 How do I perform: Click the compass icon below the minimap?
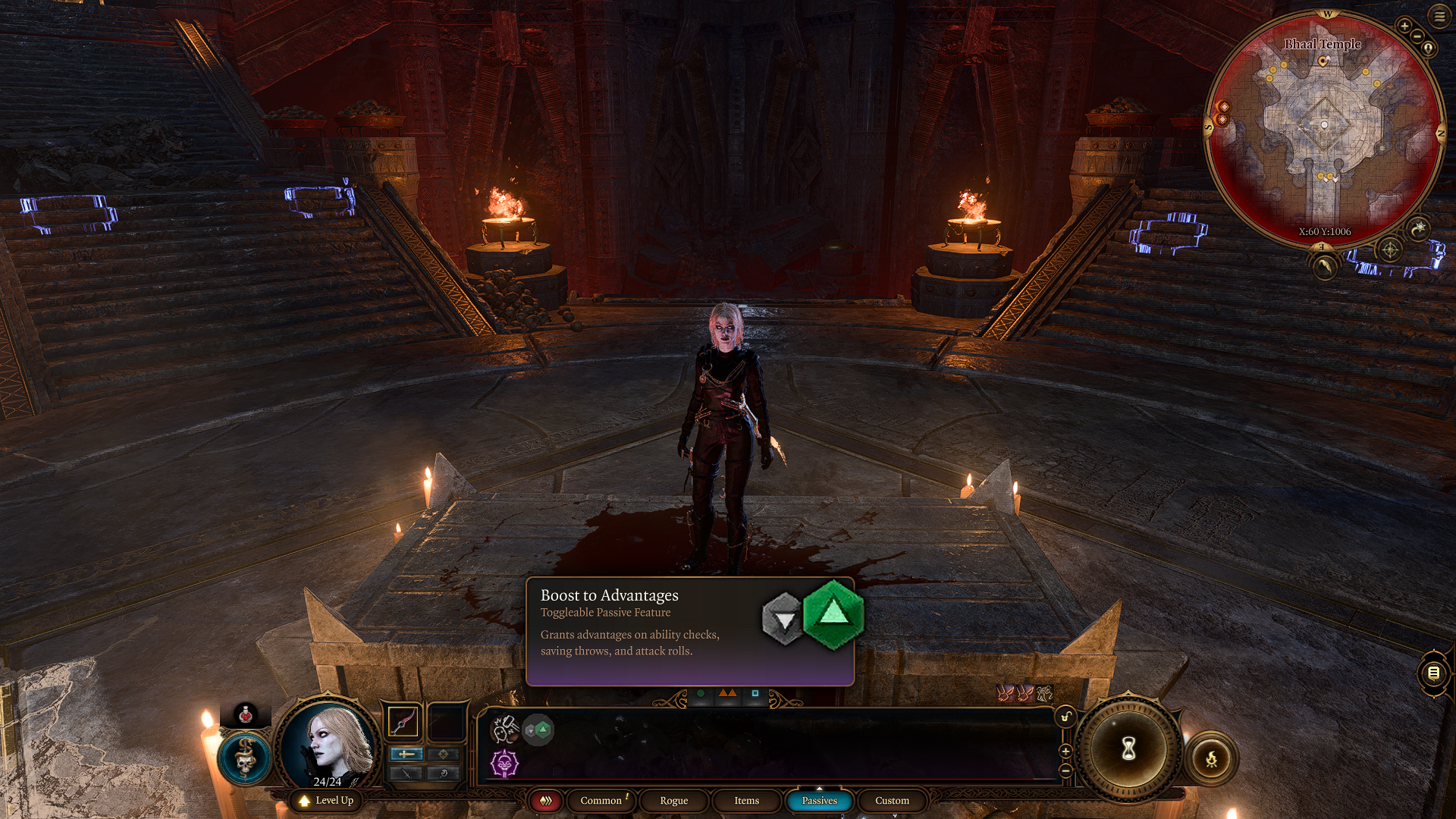(1389, 250)
